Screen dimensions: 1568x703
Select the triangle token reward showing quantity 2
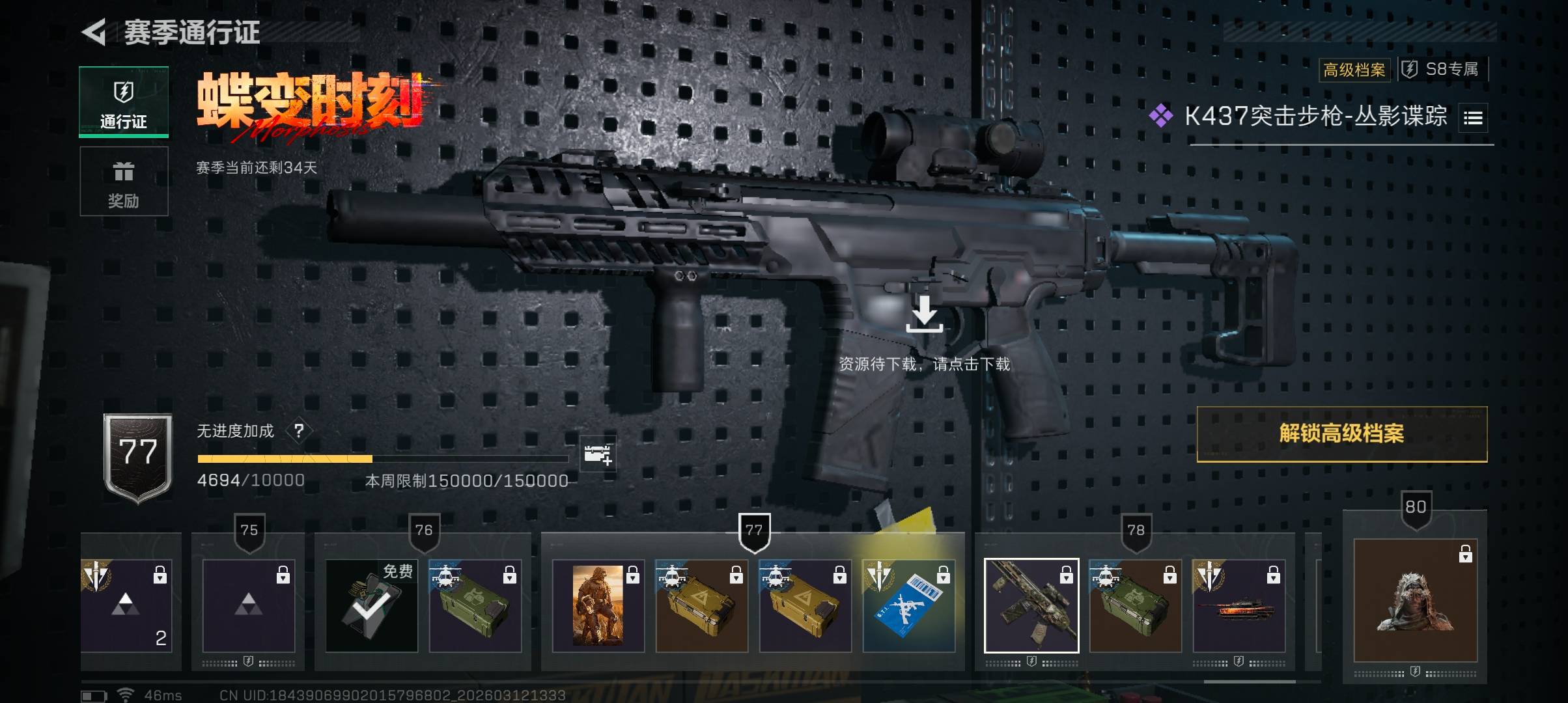tap(126, 605)
